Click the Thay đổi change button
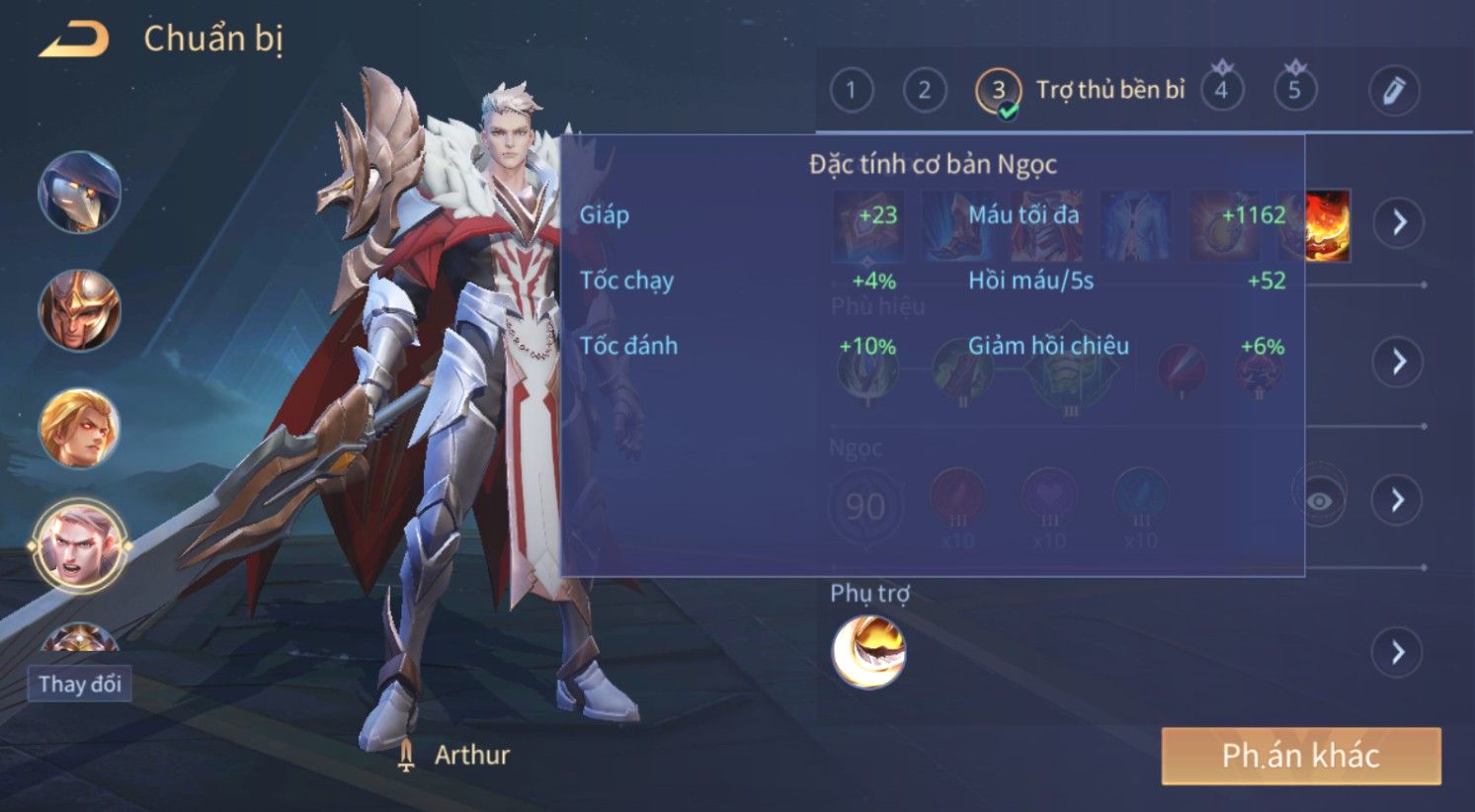1475x812 pixels. coord(80,684)
